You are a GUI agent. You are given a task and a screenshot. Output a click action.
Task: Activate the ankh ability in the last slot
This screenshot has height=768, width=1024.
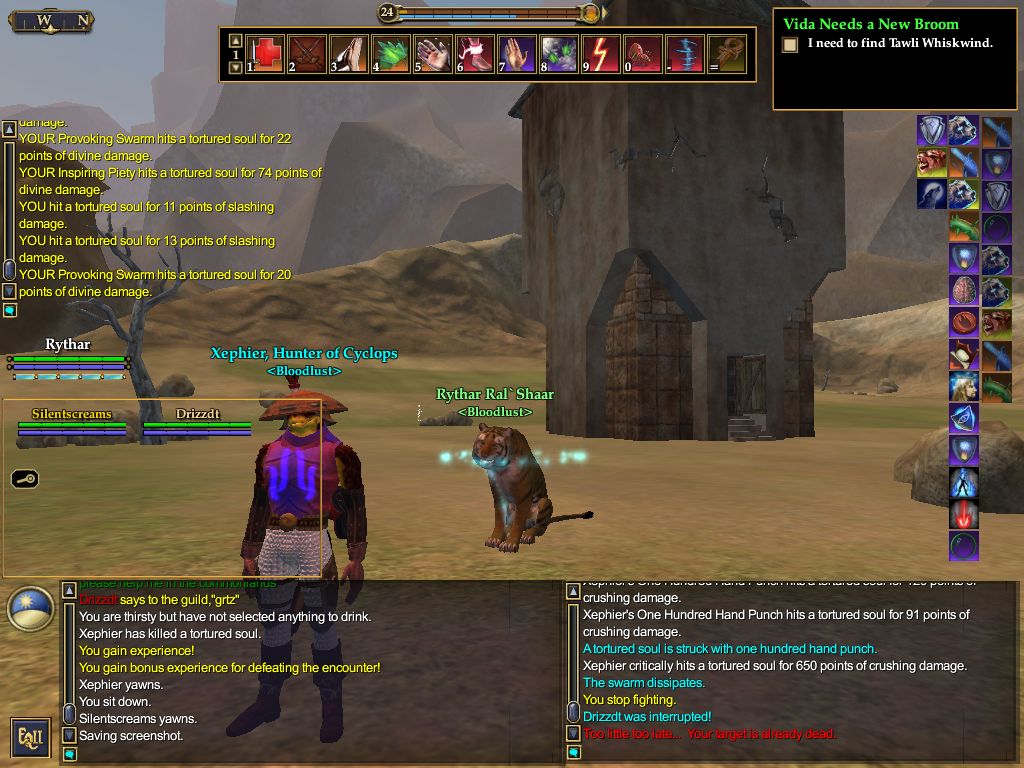coord(727,54)
